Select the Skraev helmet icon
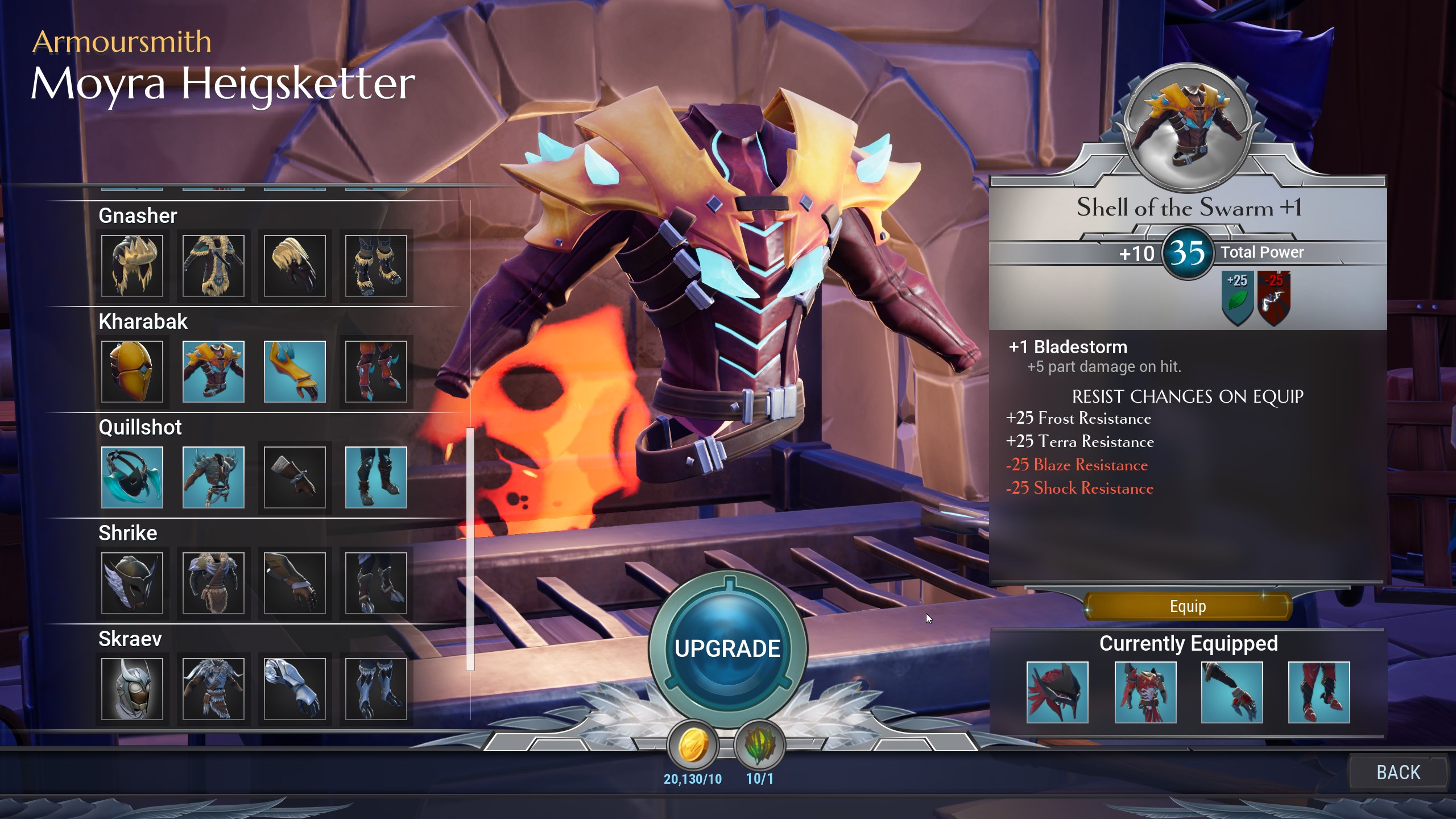The image size is (1456, 819). (x=133, y=688)
